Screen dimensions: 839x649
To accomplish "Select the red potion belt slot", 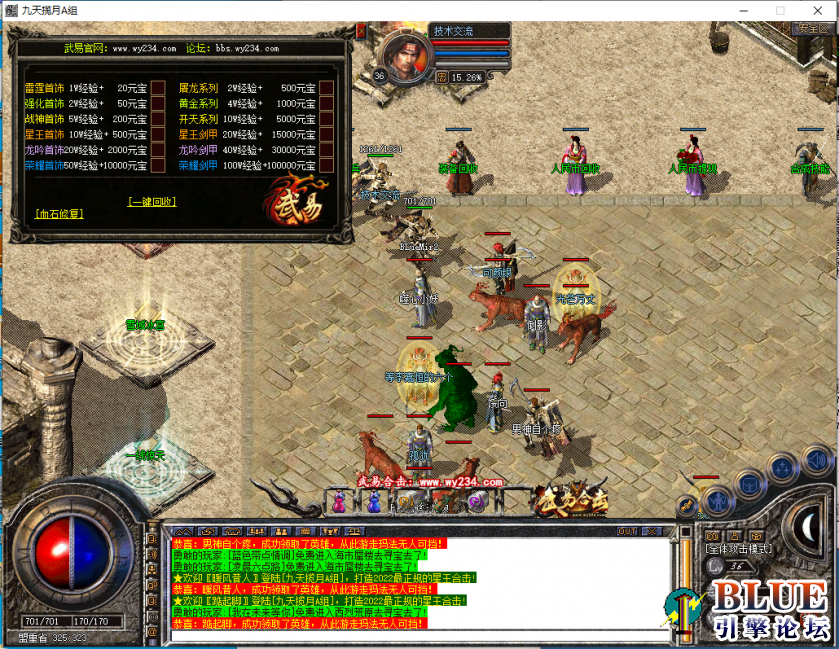I will (339, 503).
